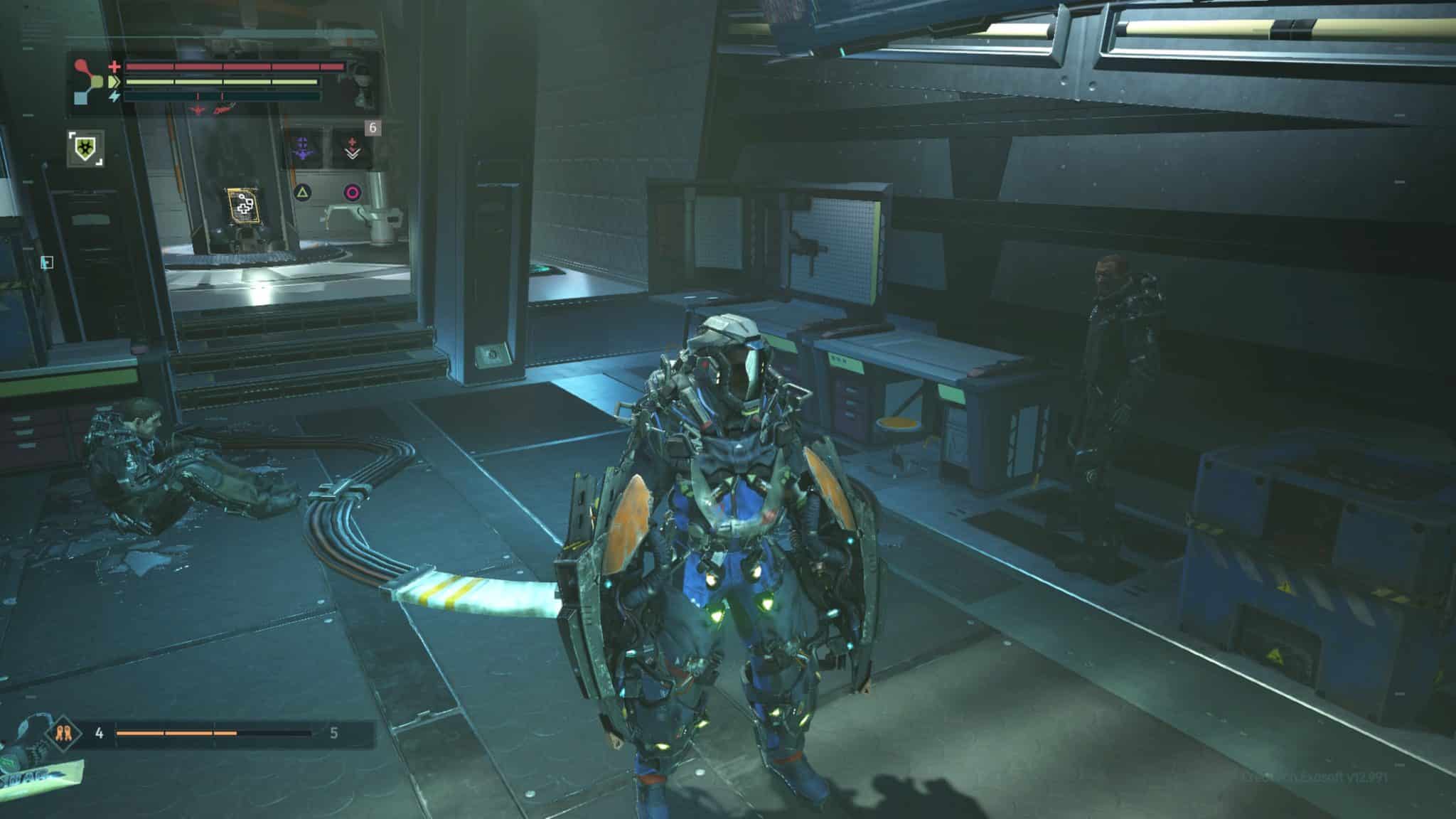Click the three-node core status emblem
1456x819 pixels.
(87, 82)
